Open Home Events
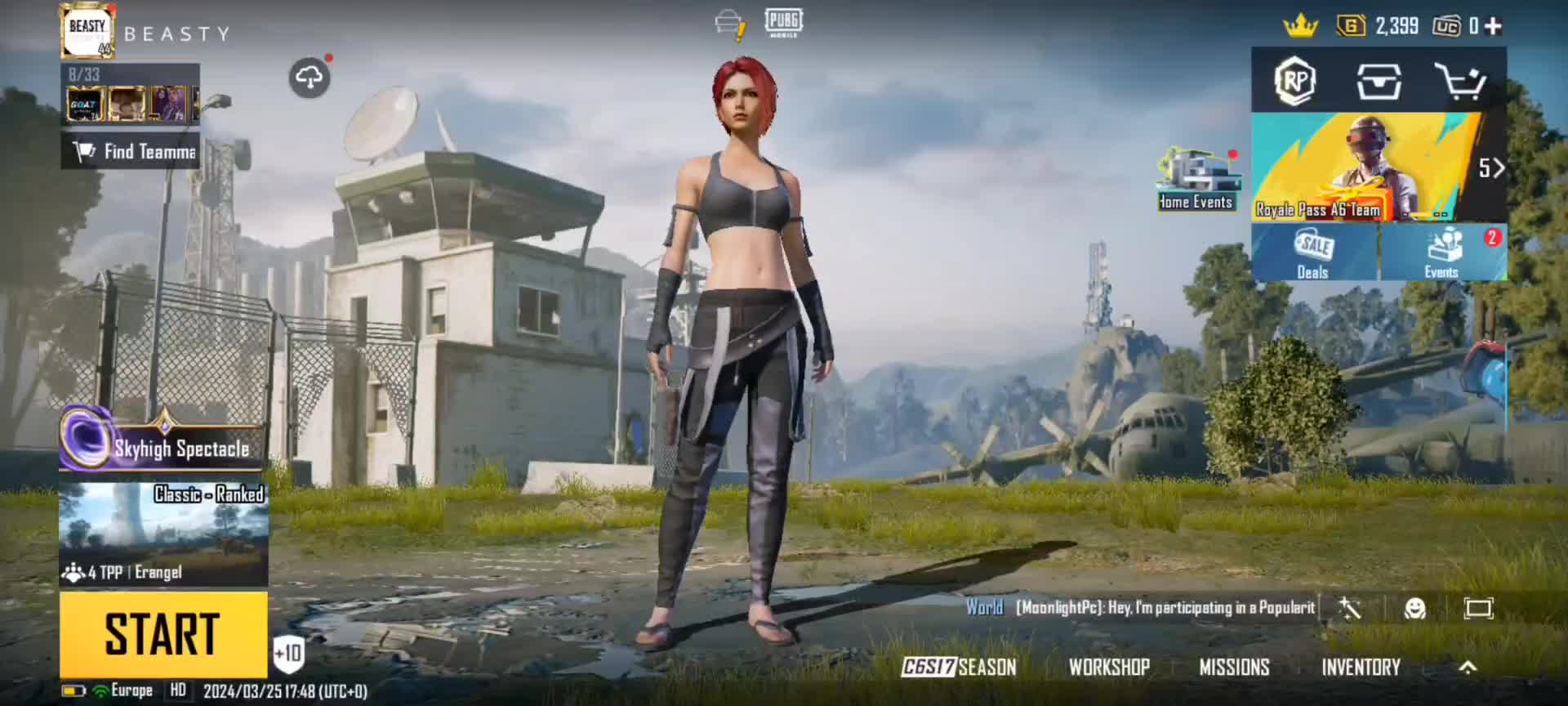1568x706 pixels. 1196,180
